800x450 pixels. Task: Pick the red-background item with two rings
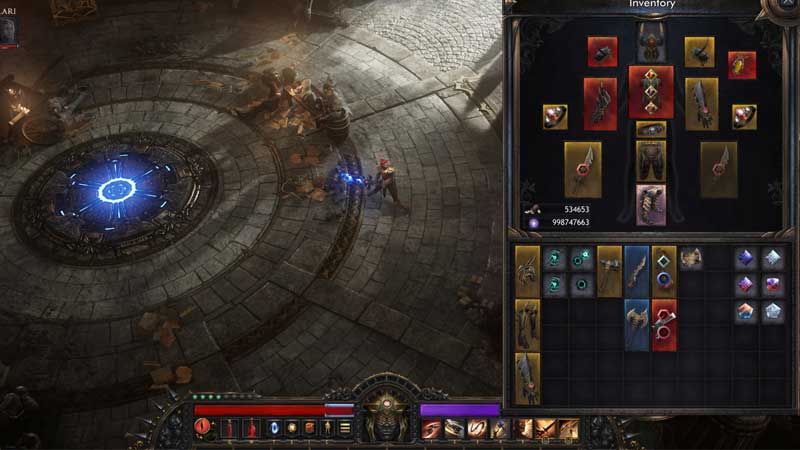664,326
